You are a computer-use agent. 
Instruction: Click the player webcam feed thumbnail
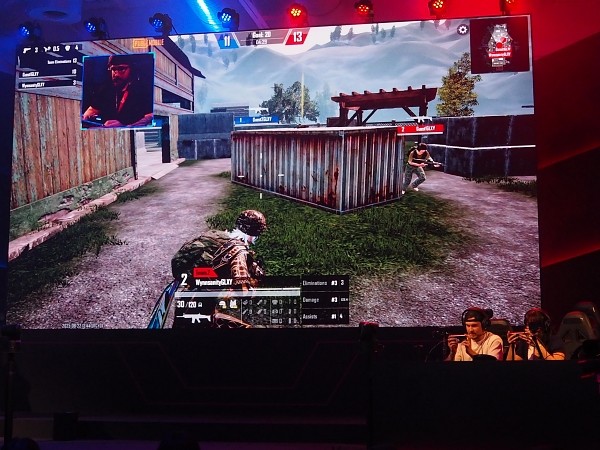pyautogui.click(x=117, y=90)
